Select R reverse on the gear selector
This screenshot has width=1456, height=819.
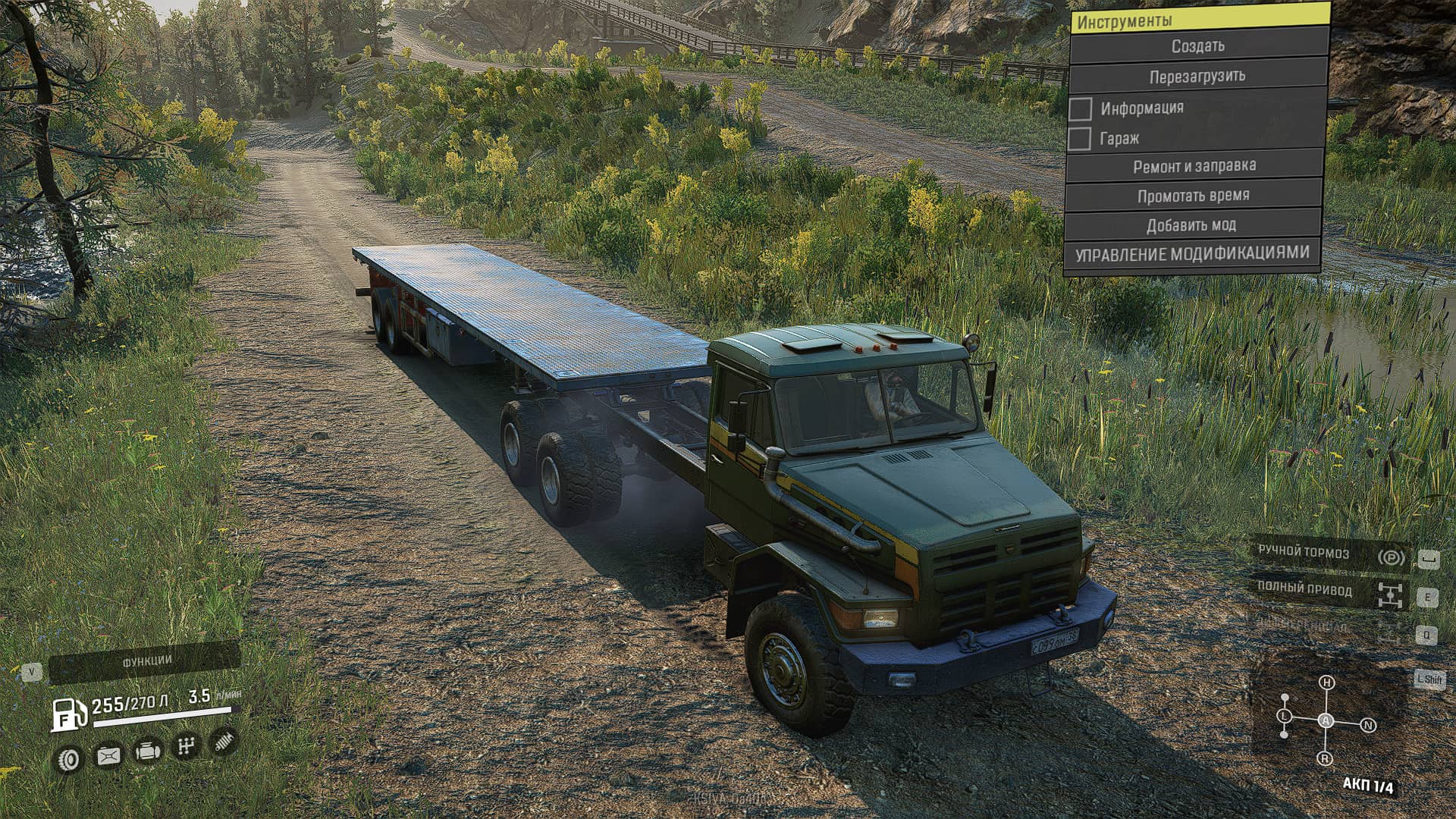[x=1326, y=758]
